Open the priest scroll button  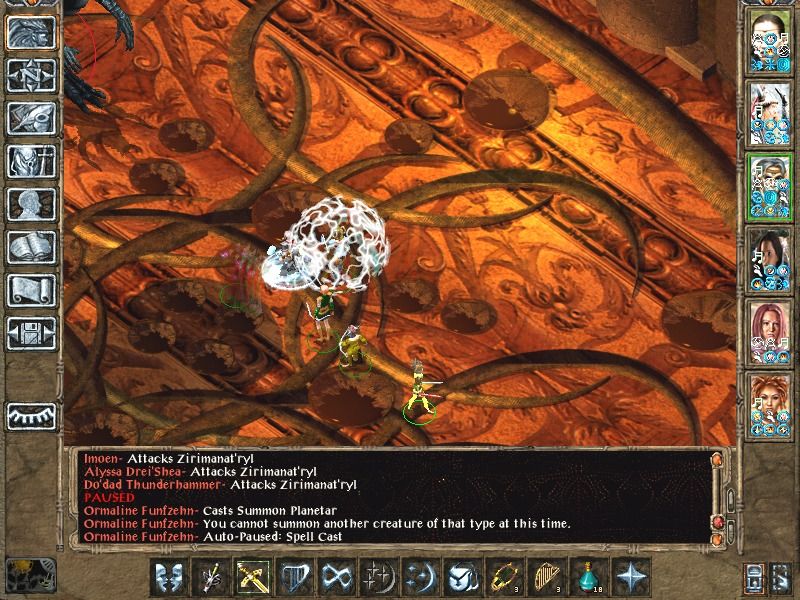point(31,290)
